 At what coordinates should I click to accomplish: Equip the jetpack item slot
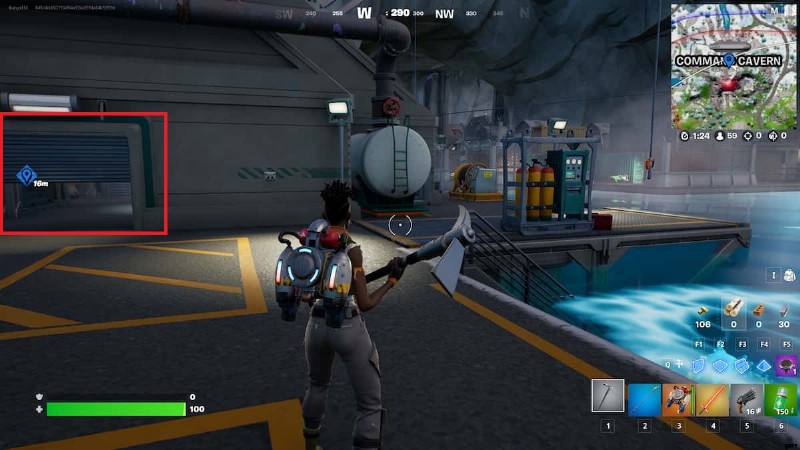(678, 397)
